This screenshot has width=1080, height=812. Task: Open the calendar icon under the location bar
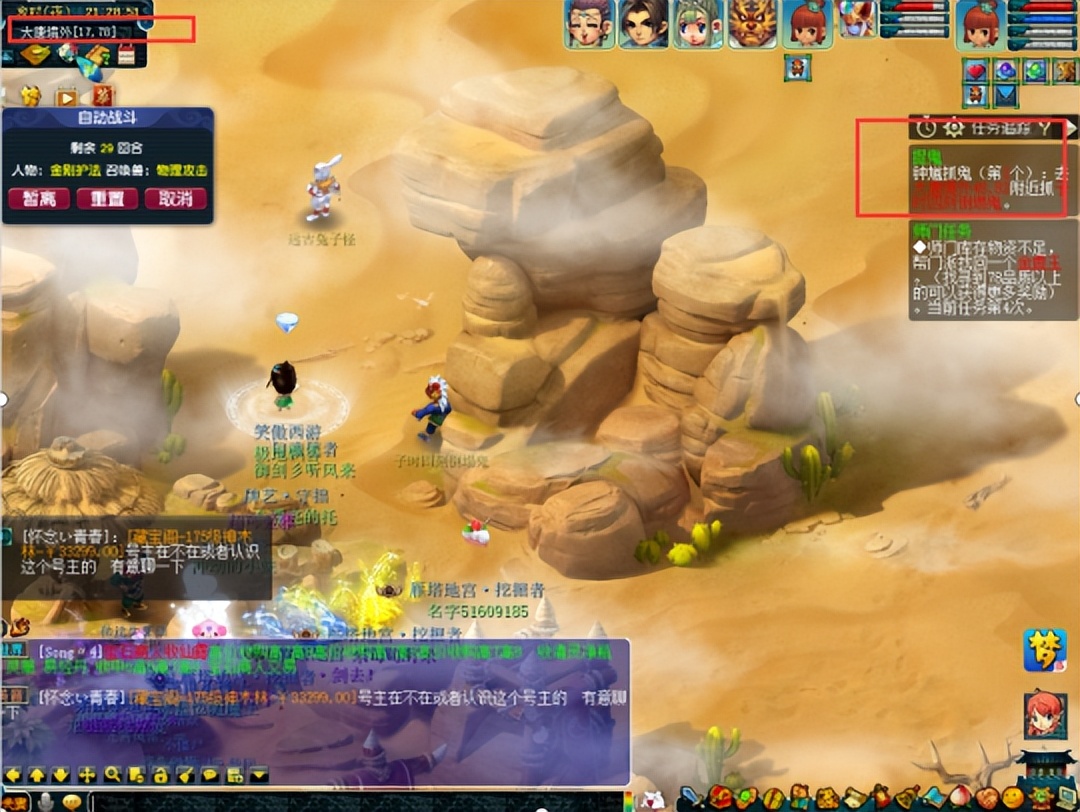coord(126,56)
